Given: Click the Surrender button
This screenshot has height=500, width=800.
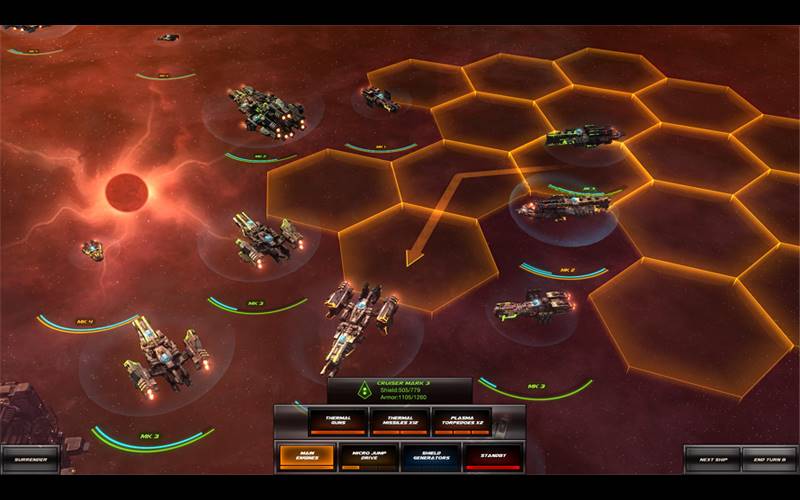Looking at the screenshot, I should tap(30, 459).
